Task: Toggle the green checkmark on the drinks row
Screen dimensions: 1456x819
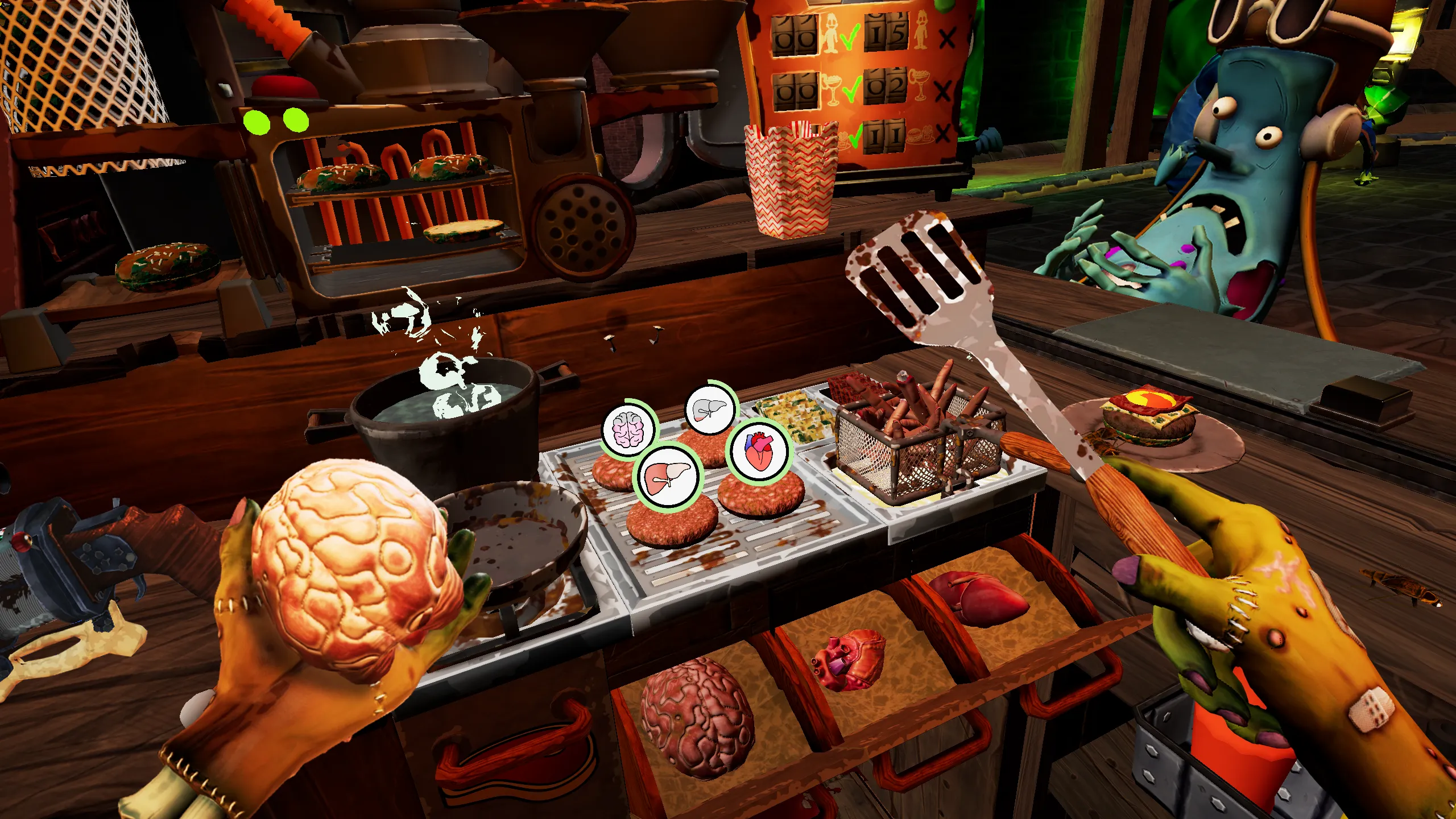Action: (x=852, y=90)
